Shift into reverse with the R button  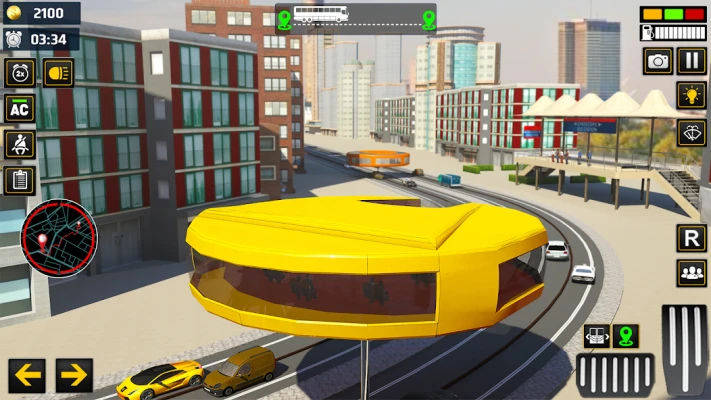click(692, 238)
